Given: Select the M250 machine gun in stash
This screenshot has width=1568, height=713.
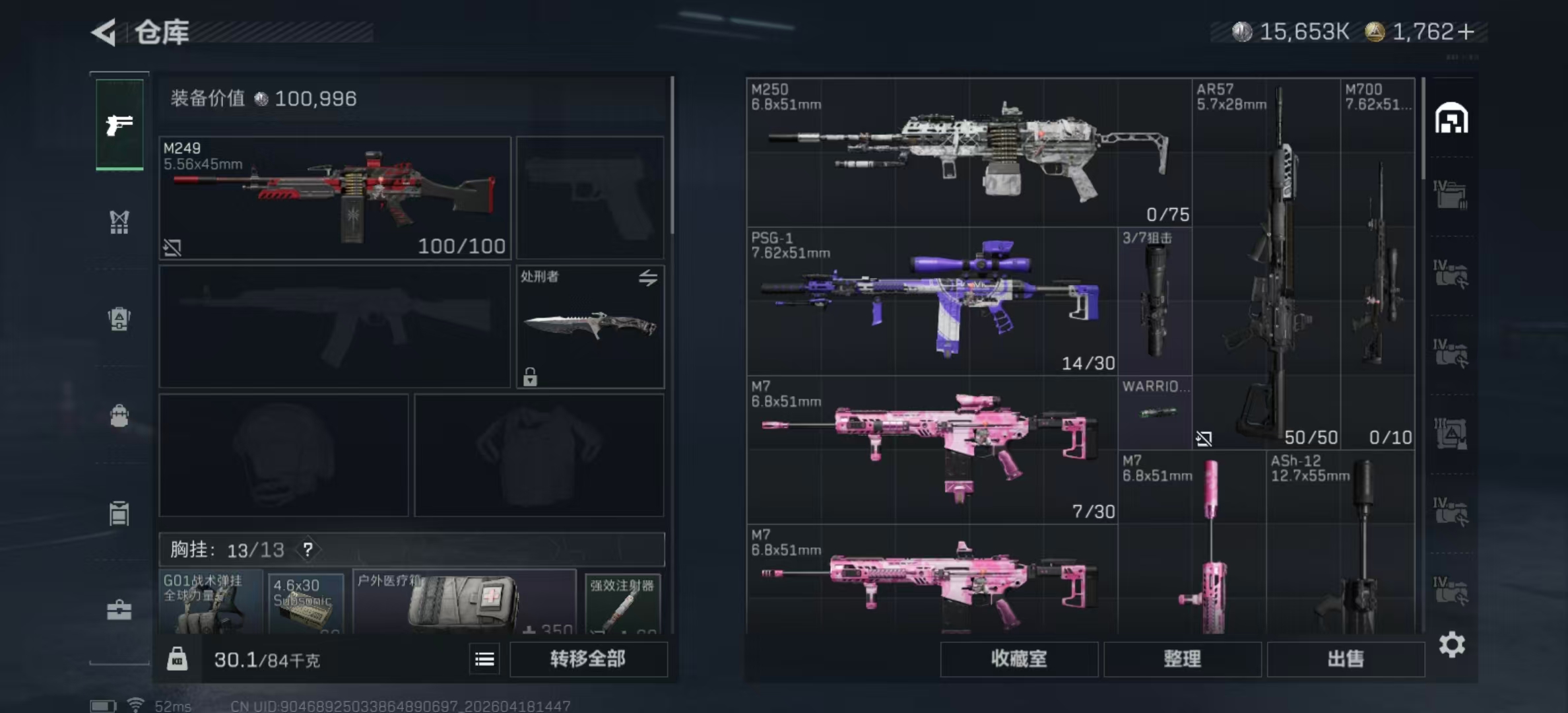Looking at the screenshot, I should (x=968, y=153).
